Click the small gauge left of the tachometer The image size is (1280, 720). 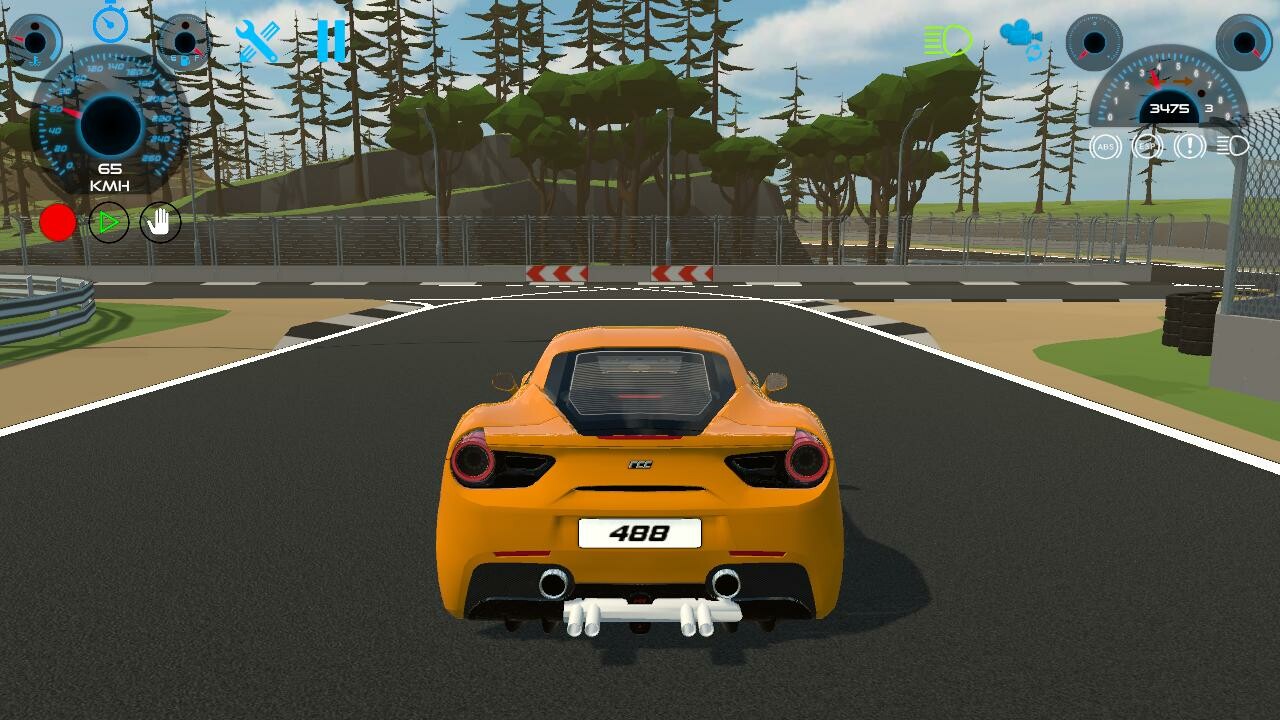click(1094, 42)
